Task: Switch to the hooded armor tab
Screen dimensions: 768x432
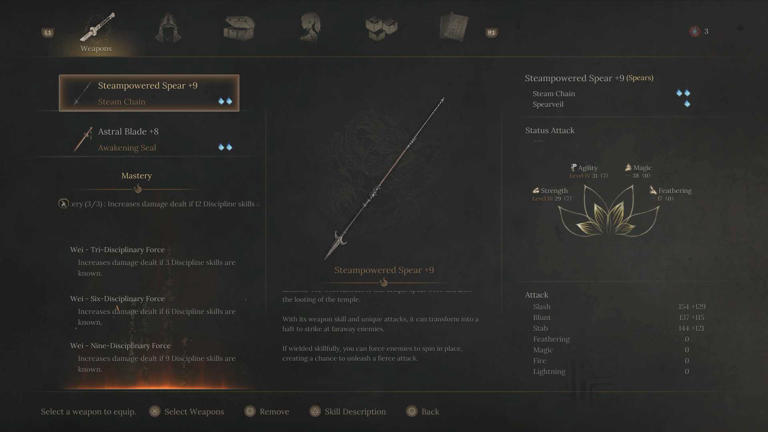Action: click(169, 28)
